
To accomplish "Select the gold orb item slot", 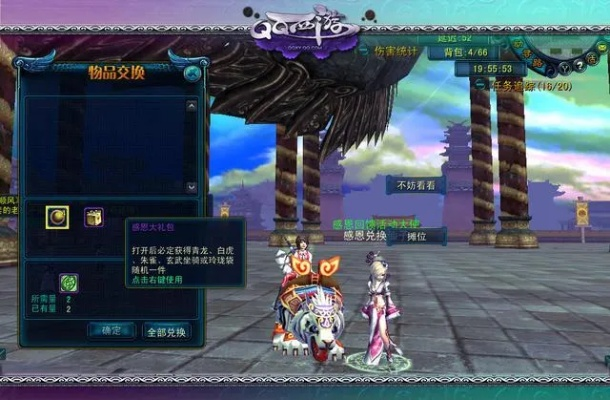I will click(x=57, y=216).
